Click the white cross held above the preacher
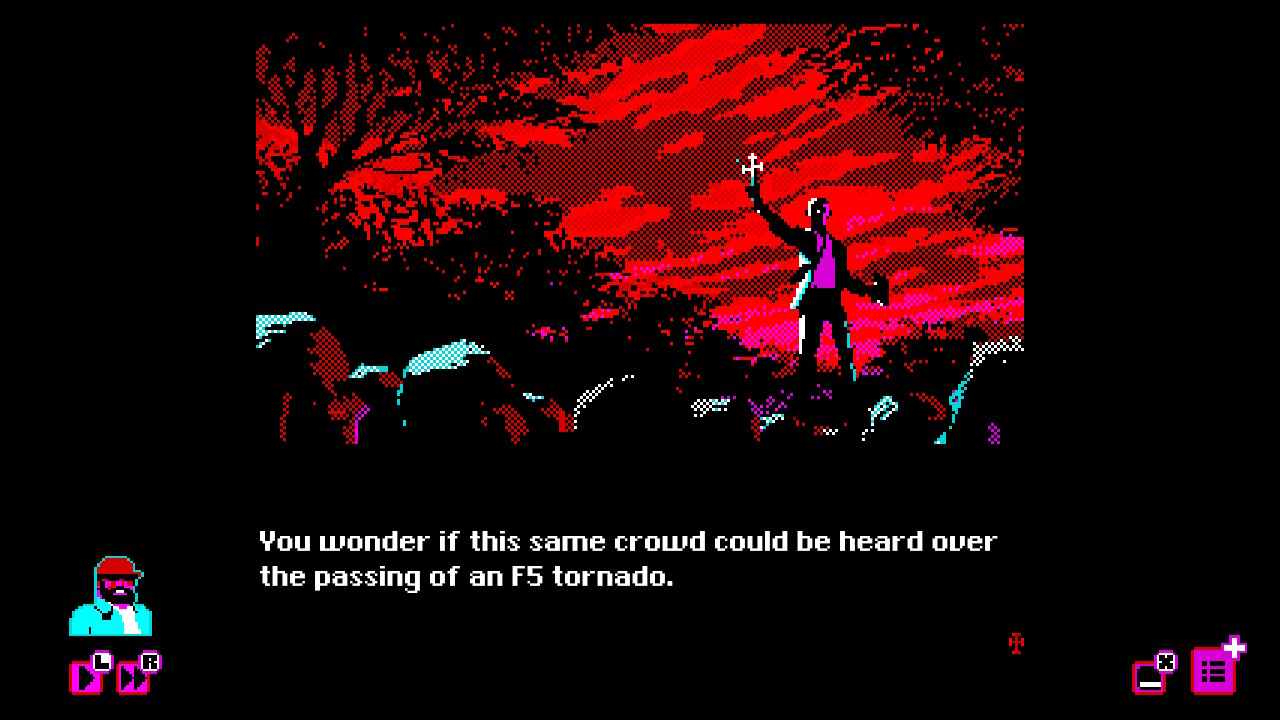This screenshot has width=1280, height=720. [x=753, y=166]
